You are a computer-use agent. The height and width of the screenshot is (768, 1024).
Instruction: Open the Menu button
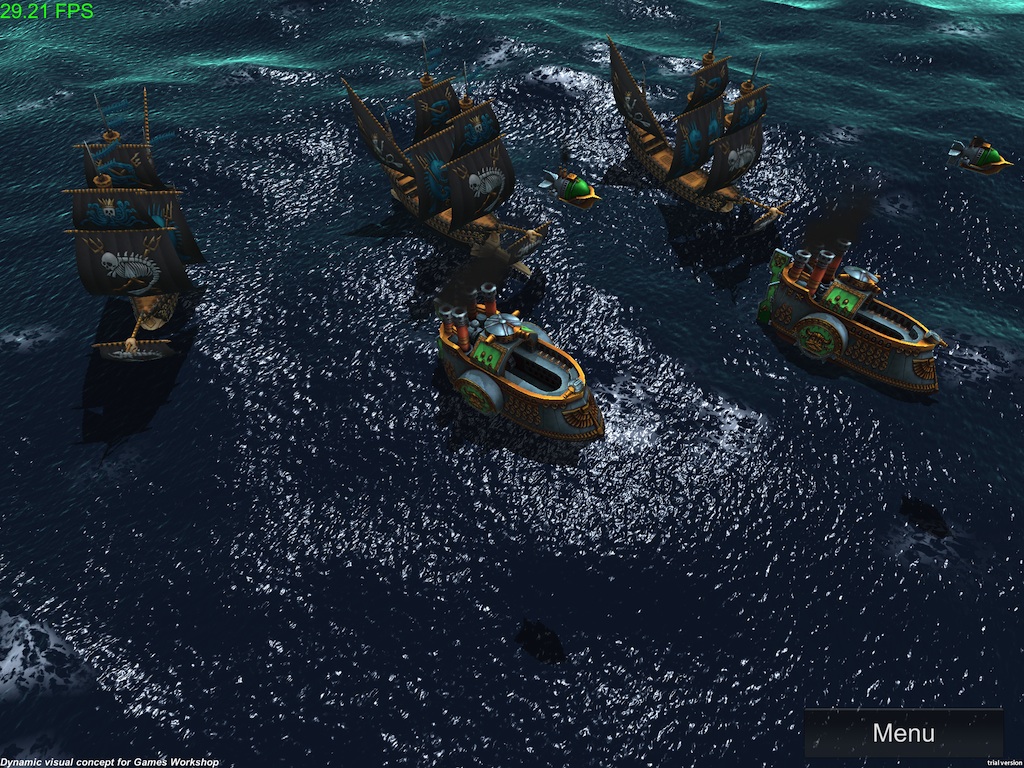coord(903,733)
